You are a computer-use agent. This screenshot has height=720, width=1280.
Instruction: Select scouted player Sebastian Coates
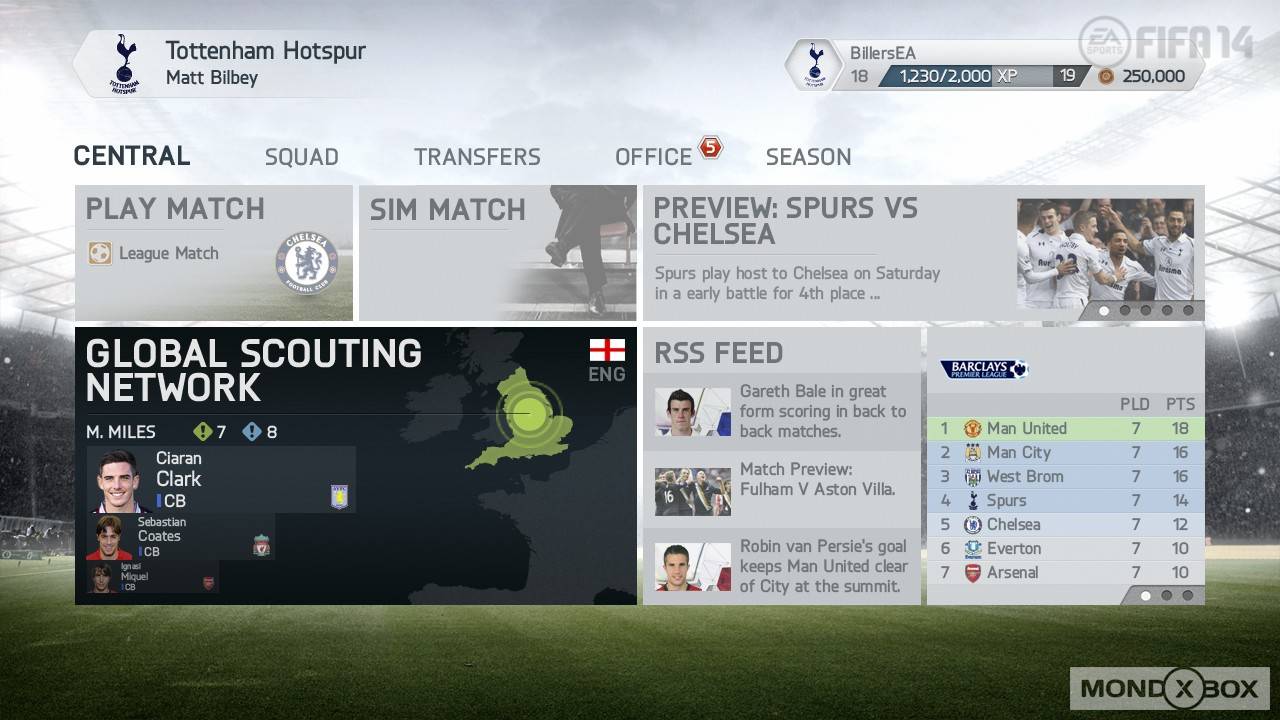(180, 537)
